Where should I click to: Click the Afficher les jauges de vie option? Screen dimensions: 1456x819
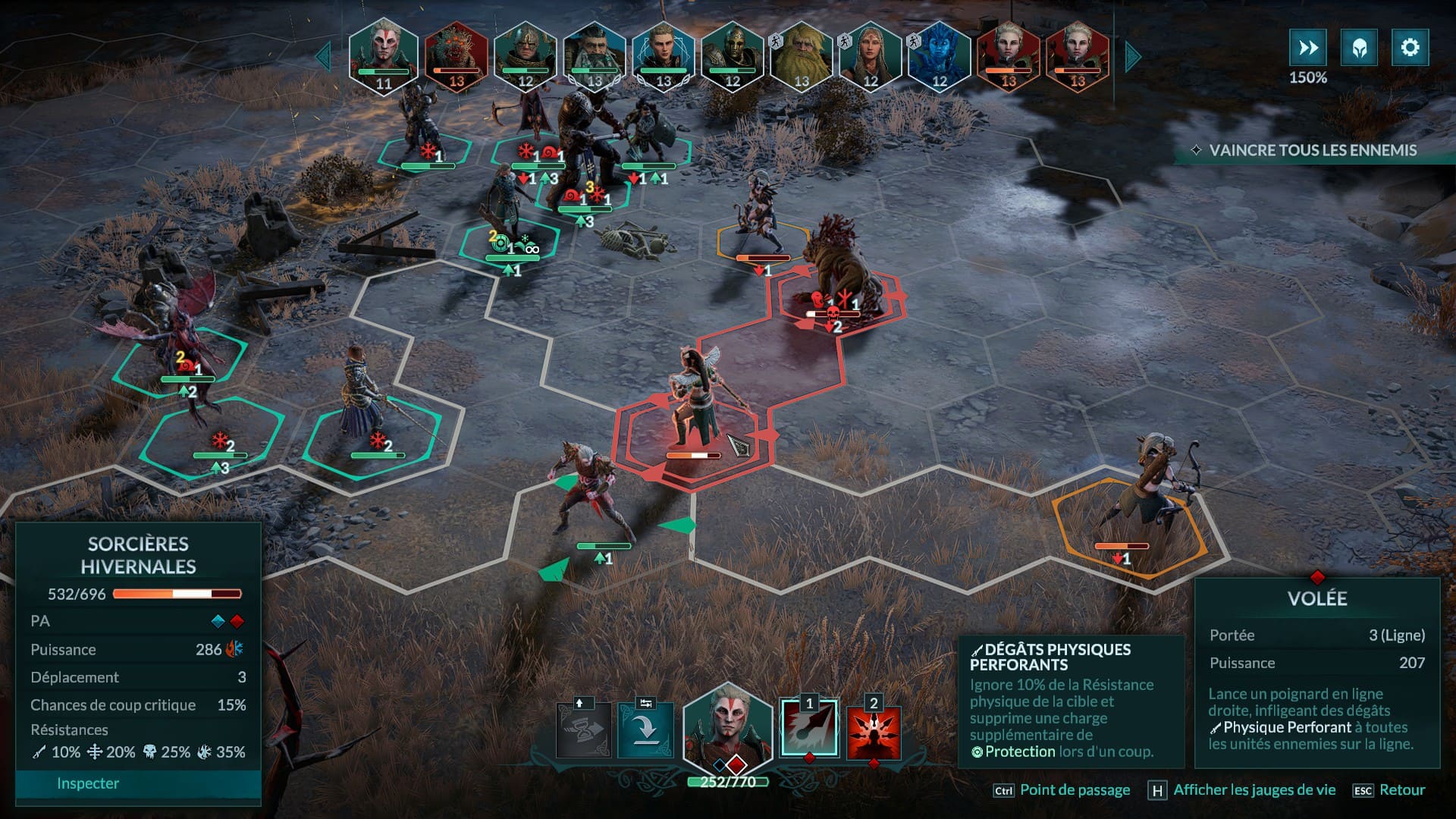coord(1254,790)
